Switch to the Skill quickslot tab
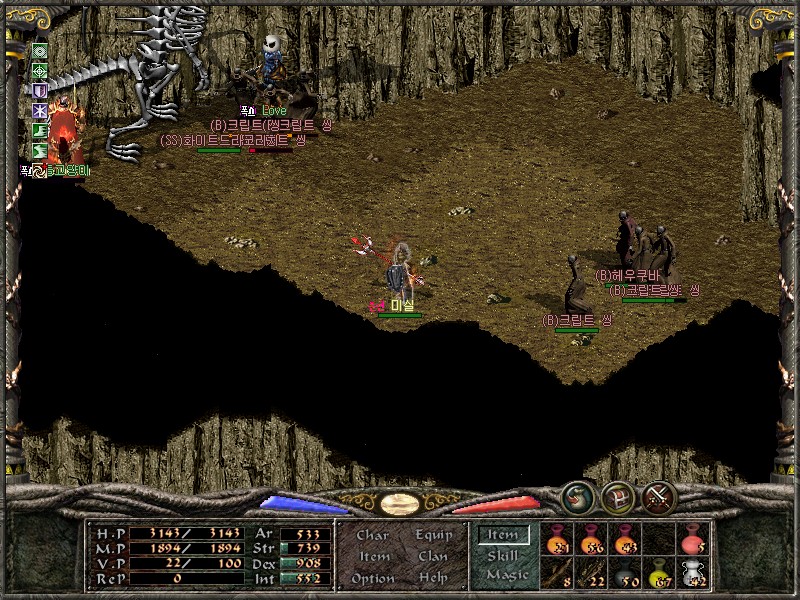The image size is (800, 600). point(503,556)
